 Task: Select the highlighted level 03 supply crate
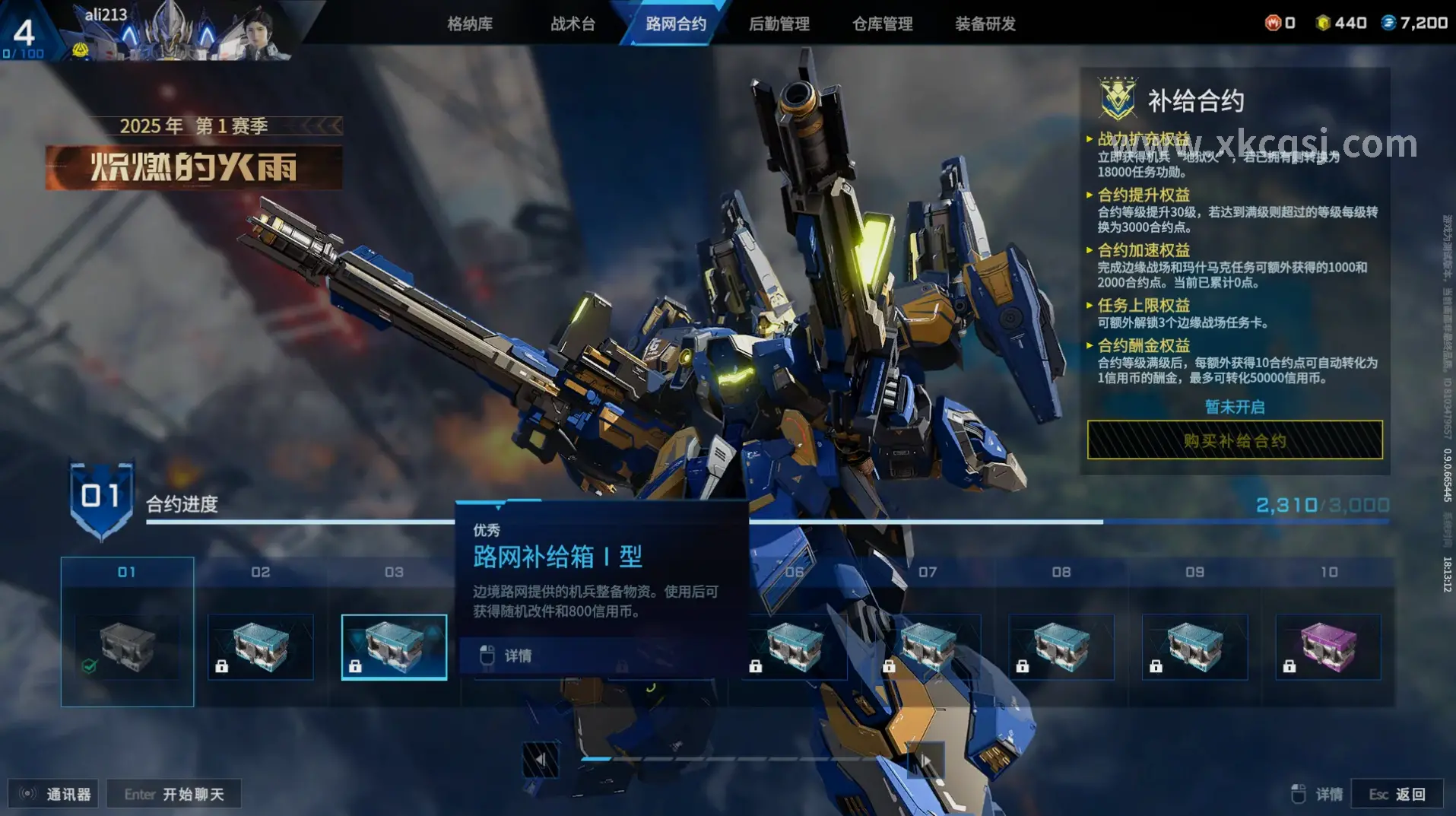394,647
